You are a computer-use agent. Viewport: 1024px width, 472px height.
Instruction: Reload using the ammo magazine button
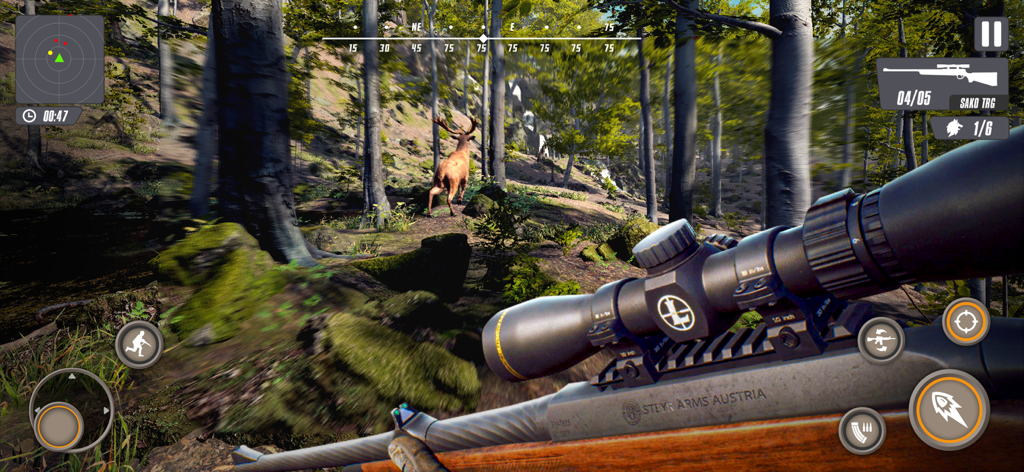click(862, 430)
